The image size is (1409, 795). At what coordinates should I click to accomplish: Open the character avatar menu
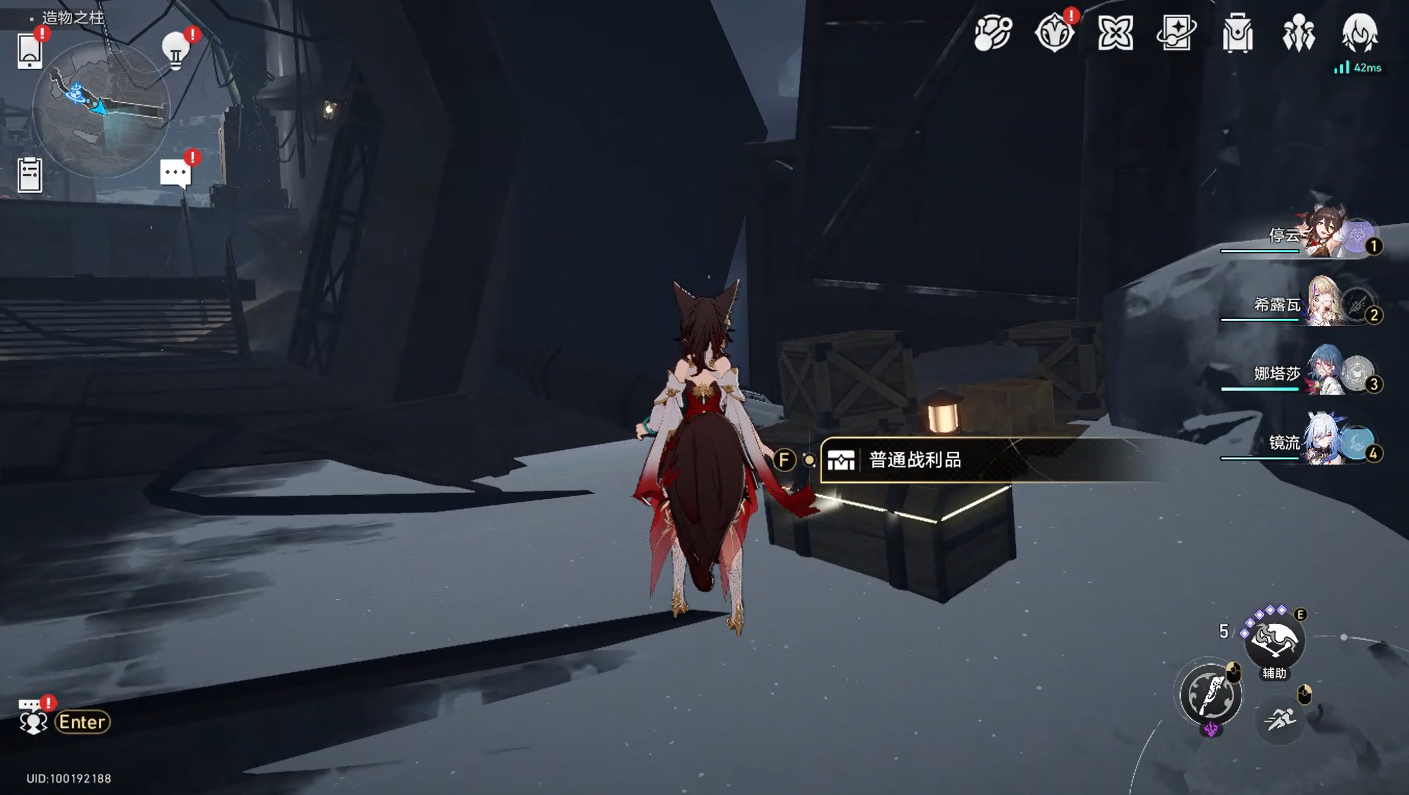pos(1359,34)
